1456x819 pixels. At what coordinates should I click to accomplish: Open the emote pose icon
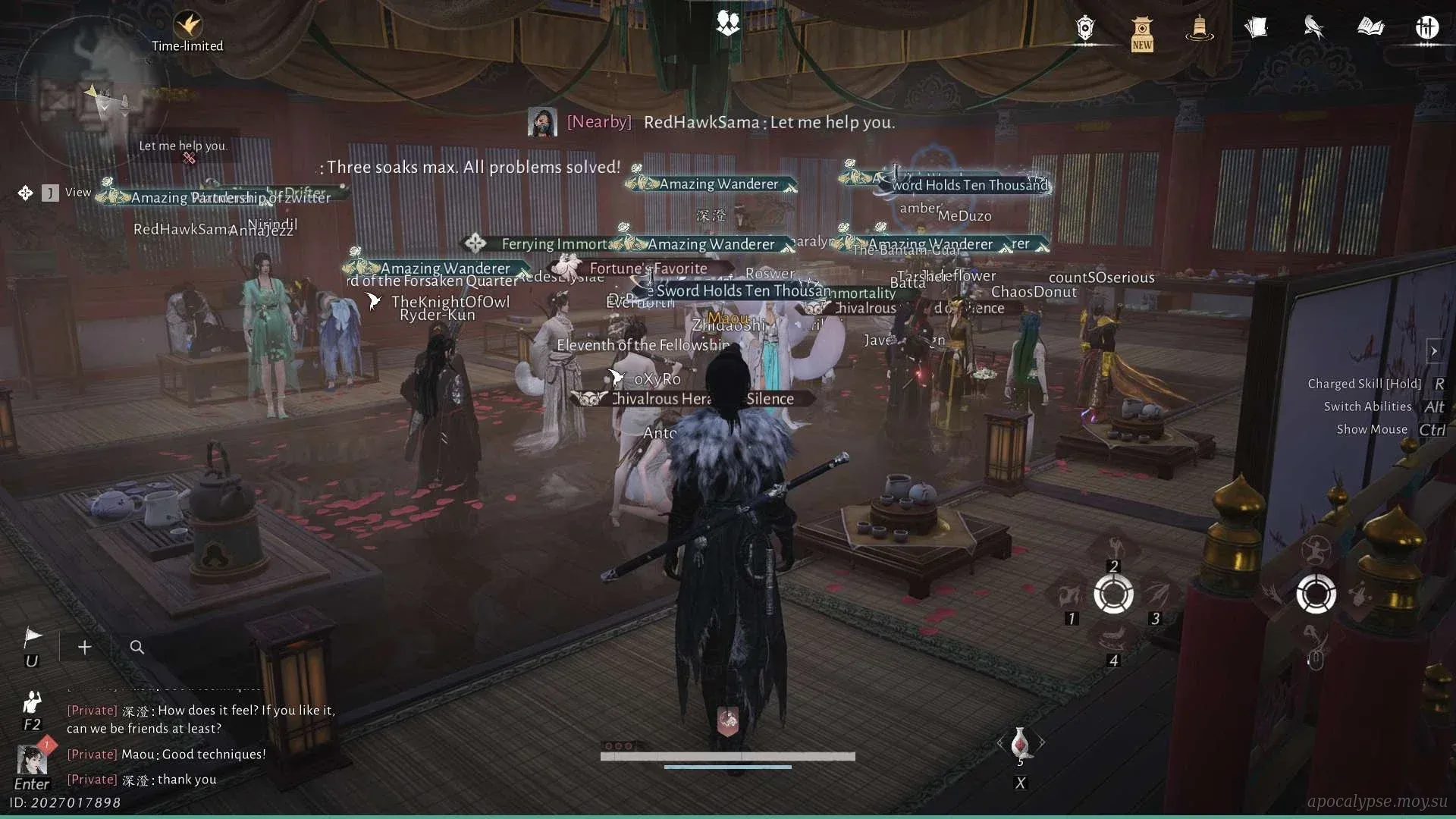[32, 701]
